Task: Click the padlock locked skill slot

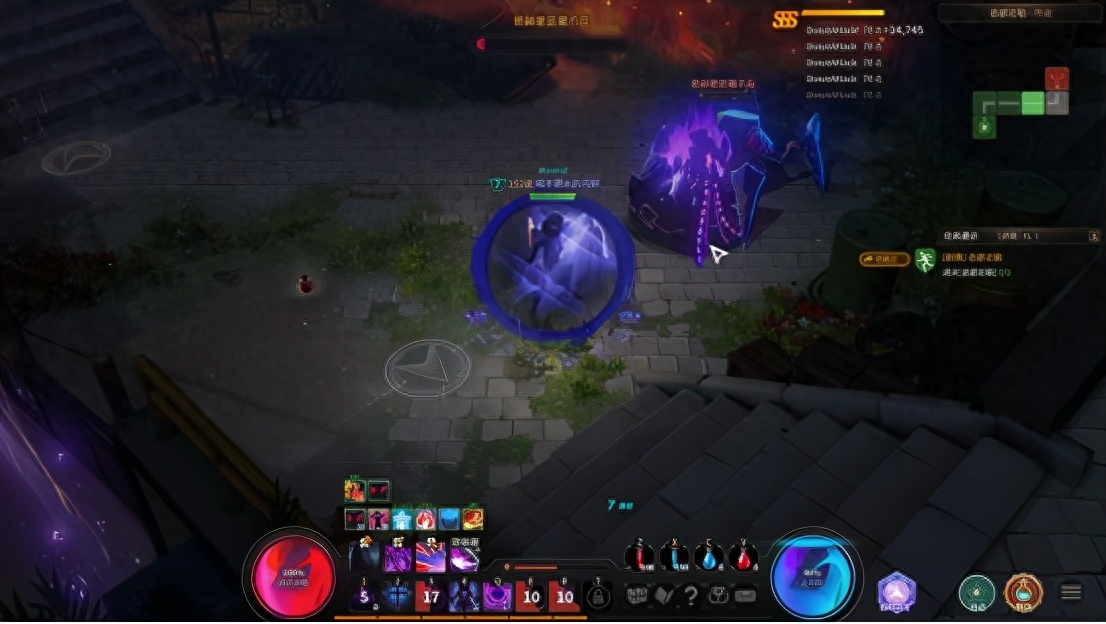Action: 598,597
